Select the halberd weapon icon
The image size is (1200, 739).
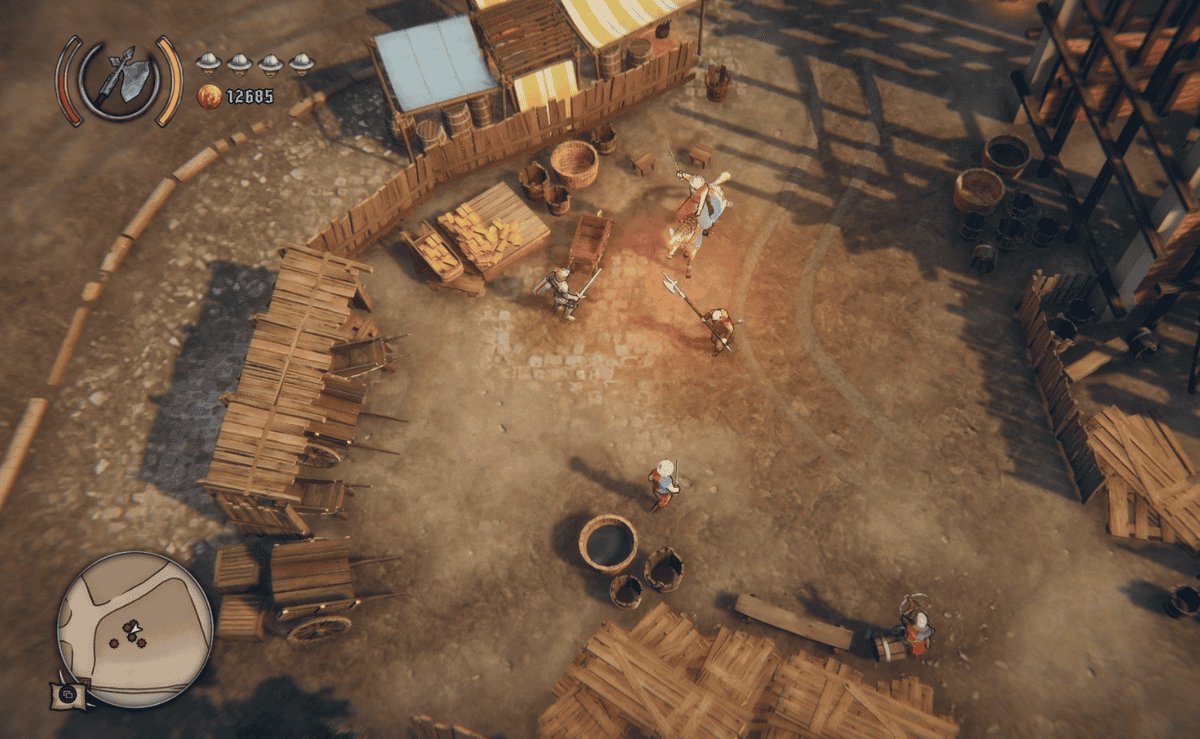[120, 80]
